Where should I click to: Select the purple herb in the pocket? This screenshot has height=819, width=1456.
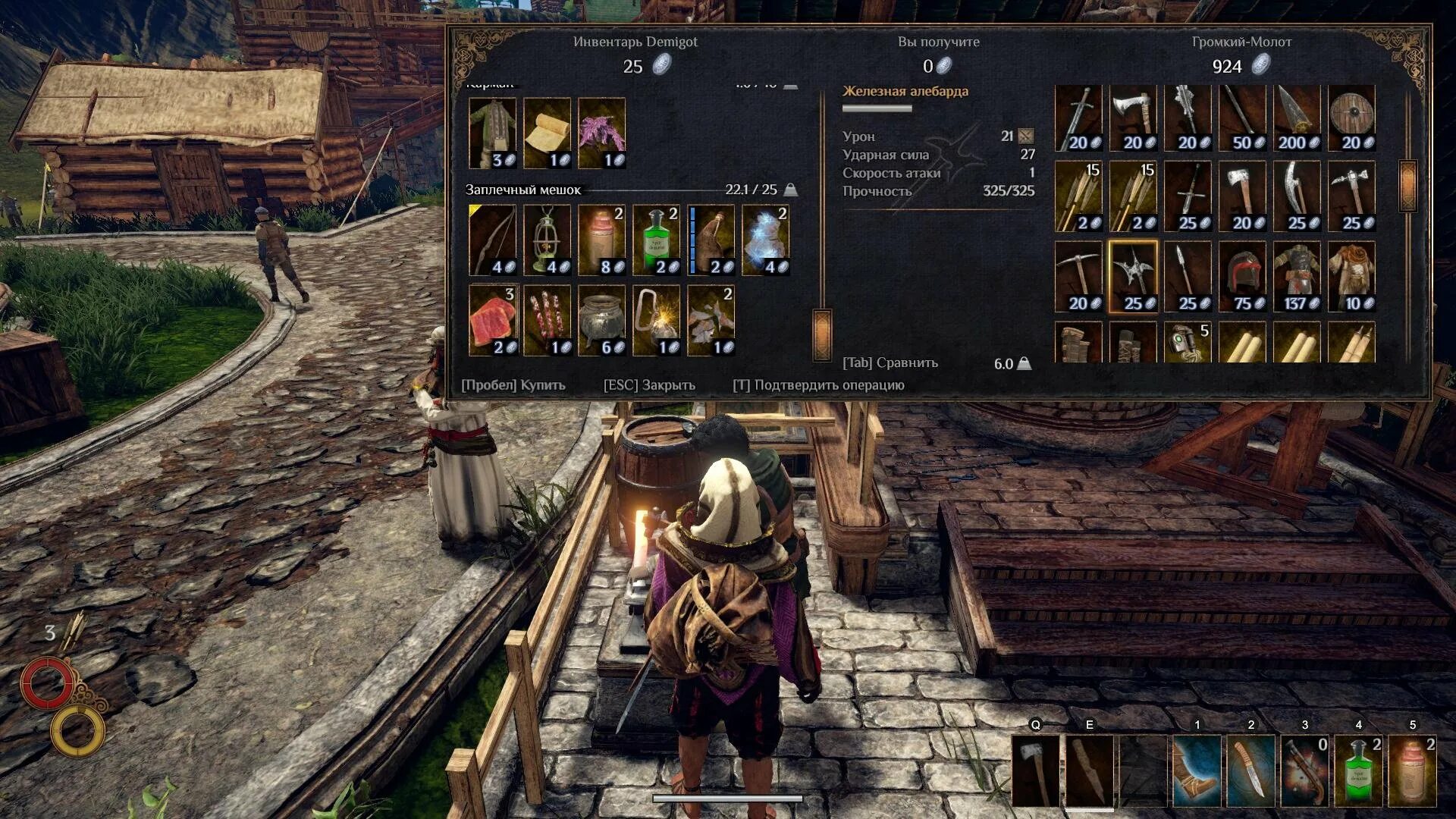click(602, 133)
